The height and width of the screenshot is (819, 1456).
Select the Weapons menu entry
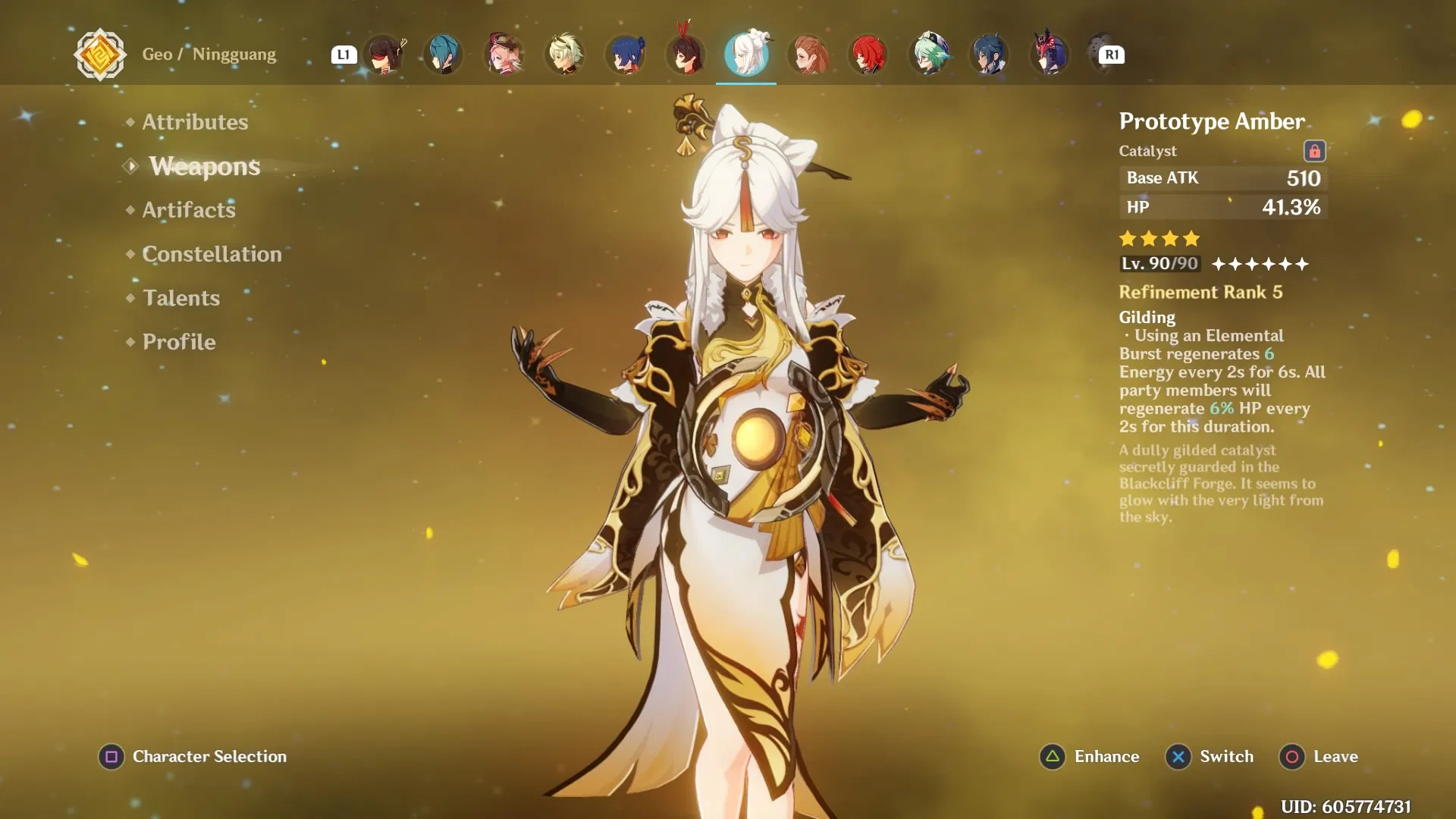pyautogui.click(x=204, y=166)
